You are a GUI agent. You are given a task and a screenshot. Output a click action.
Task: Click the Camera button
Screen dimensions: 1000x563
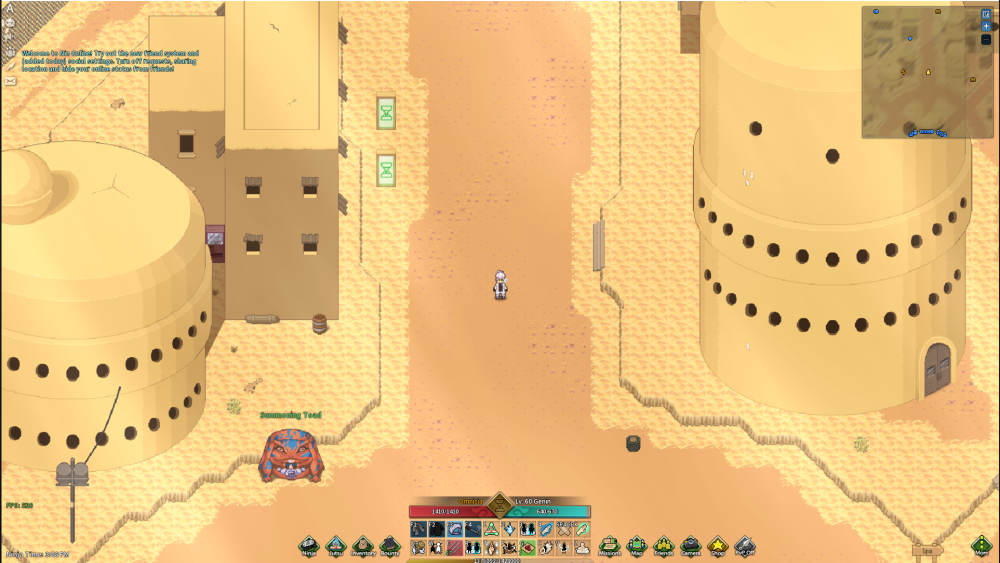click(x=691, y=546)
